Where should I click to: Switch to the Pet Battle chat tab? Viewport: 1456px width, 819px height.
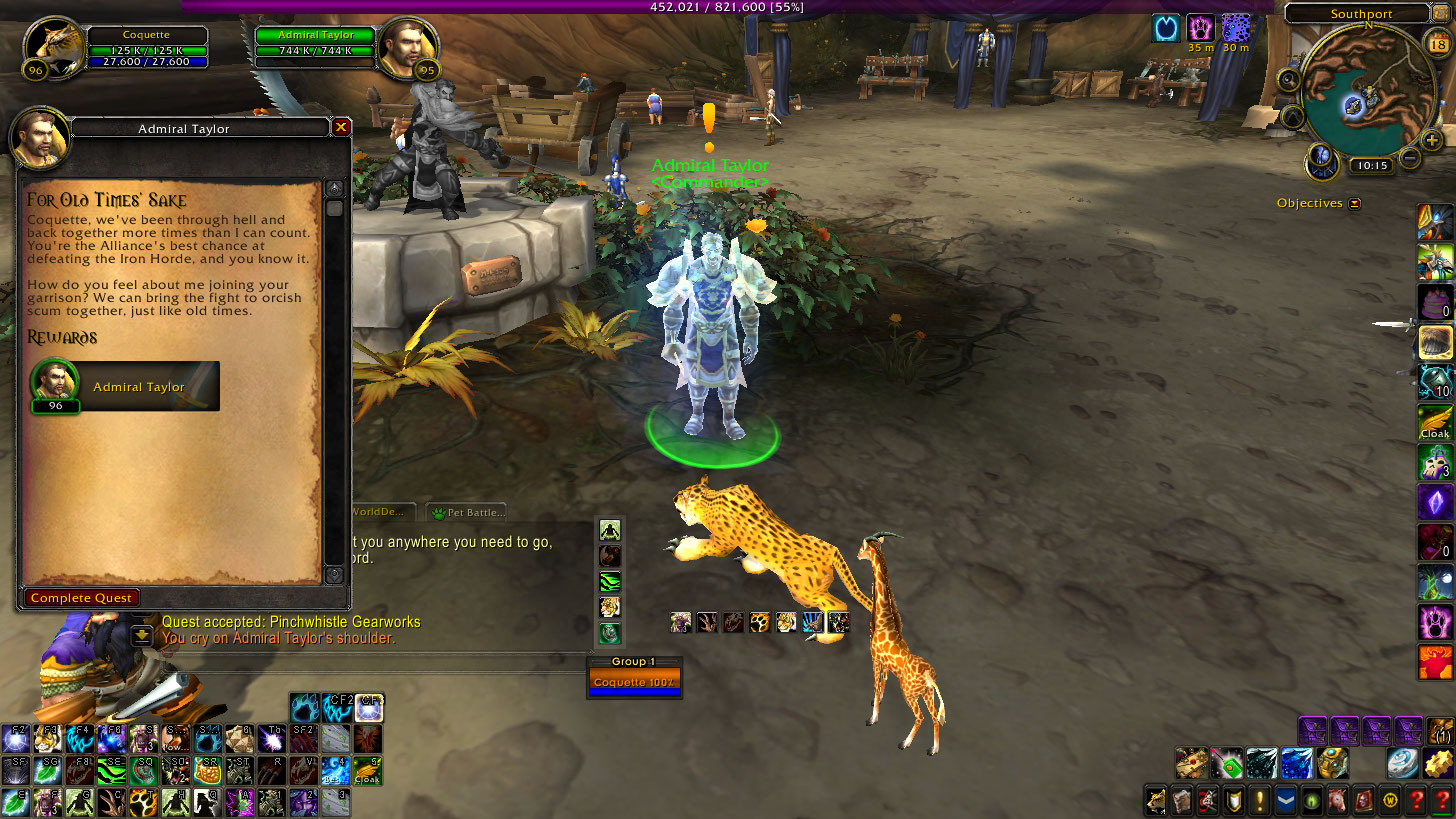[467, 512]
